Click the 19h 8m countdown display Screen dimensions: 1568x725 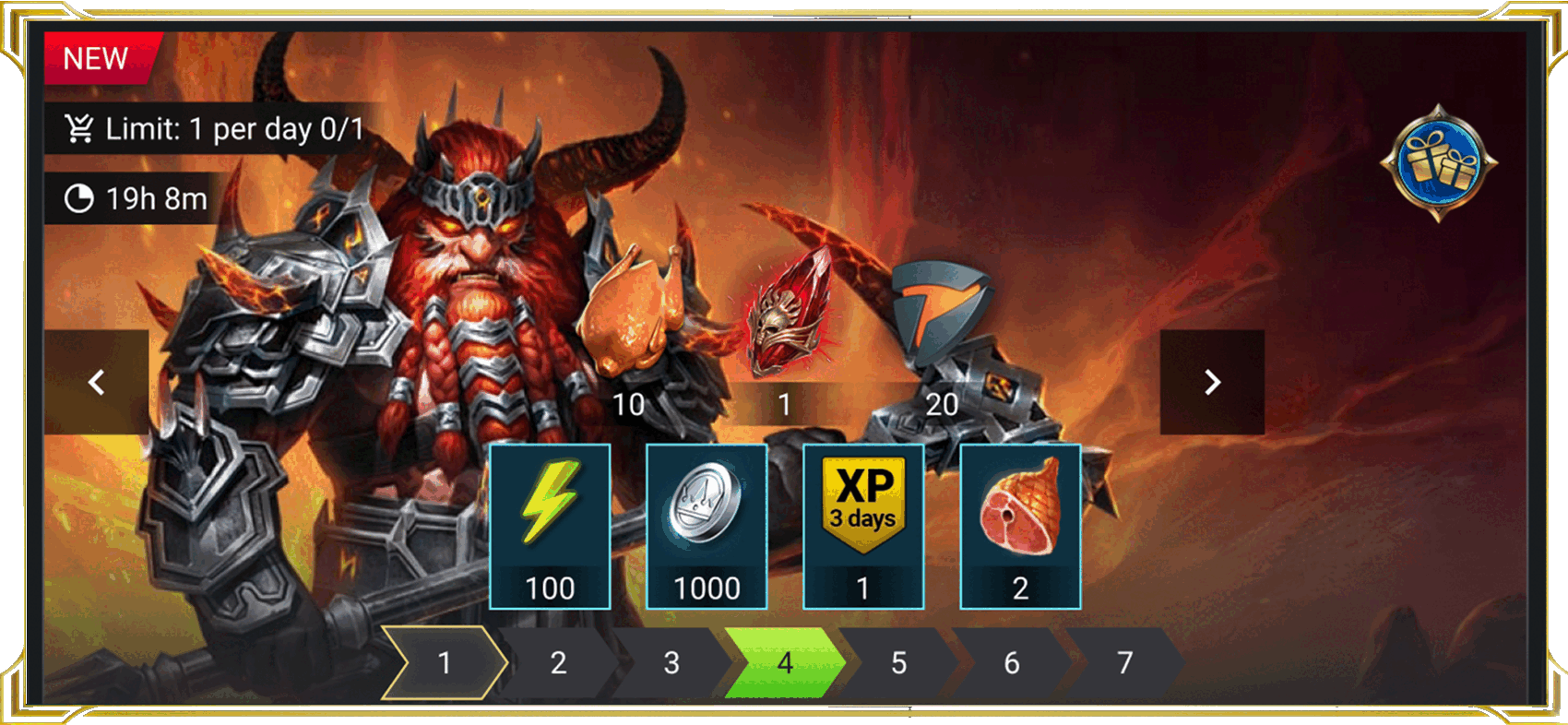(x=157, y=197)
